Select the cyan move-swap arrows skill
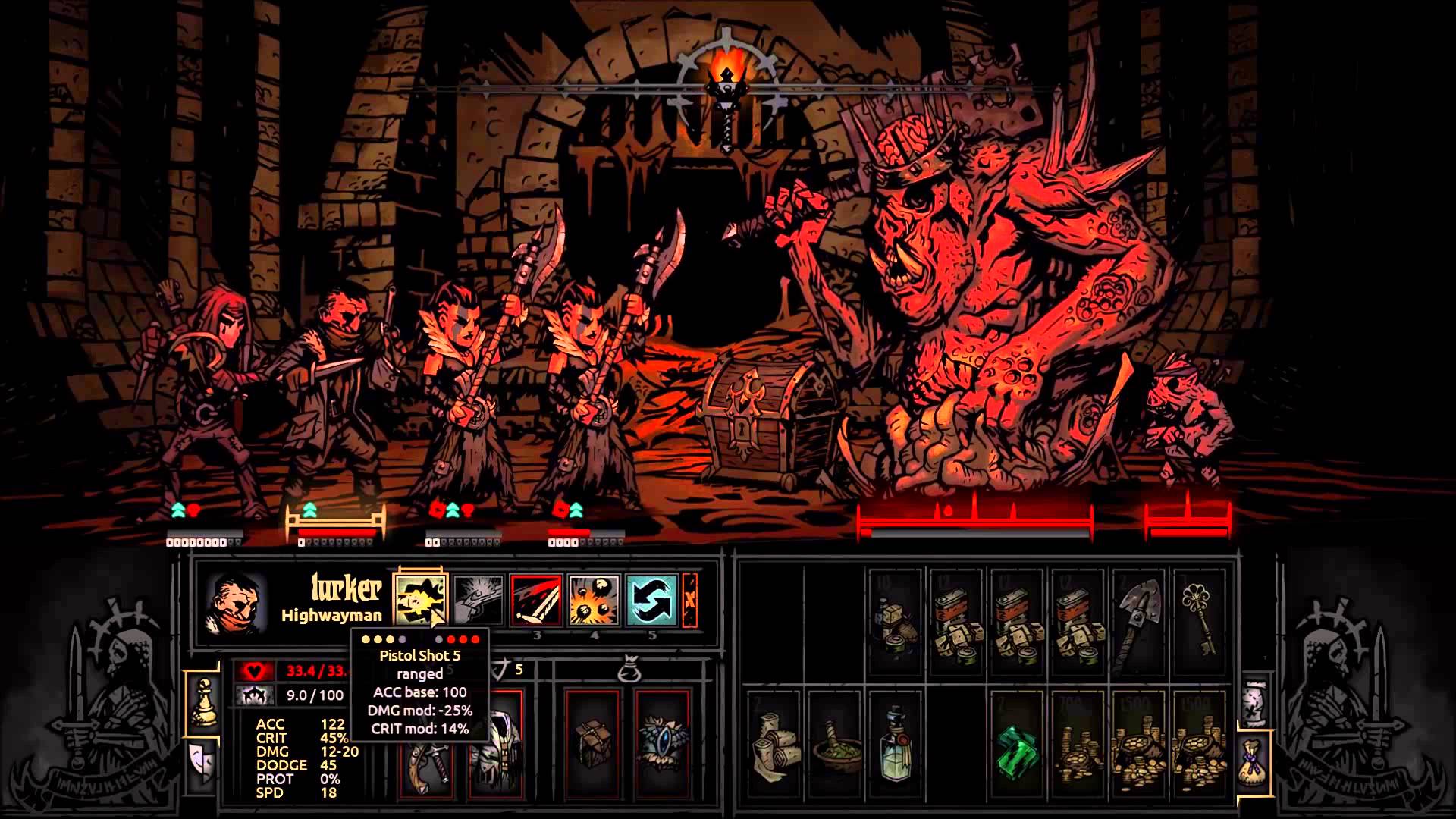This screenshot has height=819, width=1456. point(651,600)
